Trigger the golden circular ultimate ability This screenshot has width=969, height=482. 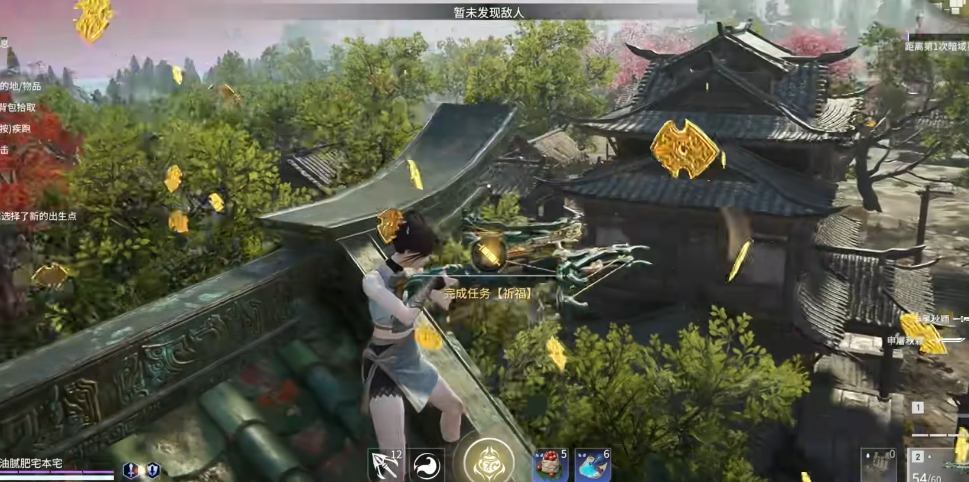pyautogui.click(x=489, y=463)
